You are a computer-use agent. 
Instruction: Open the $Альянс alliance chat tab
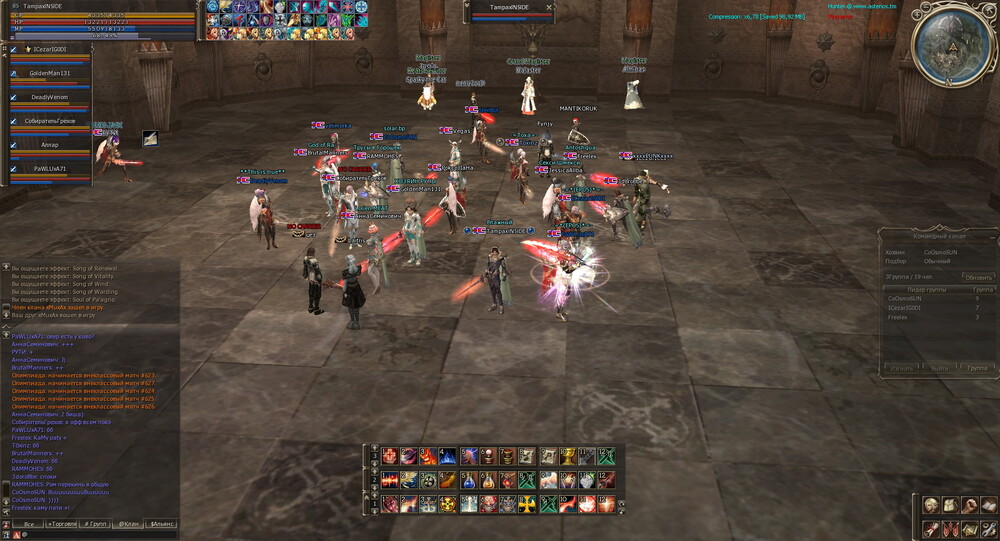161,524
